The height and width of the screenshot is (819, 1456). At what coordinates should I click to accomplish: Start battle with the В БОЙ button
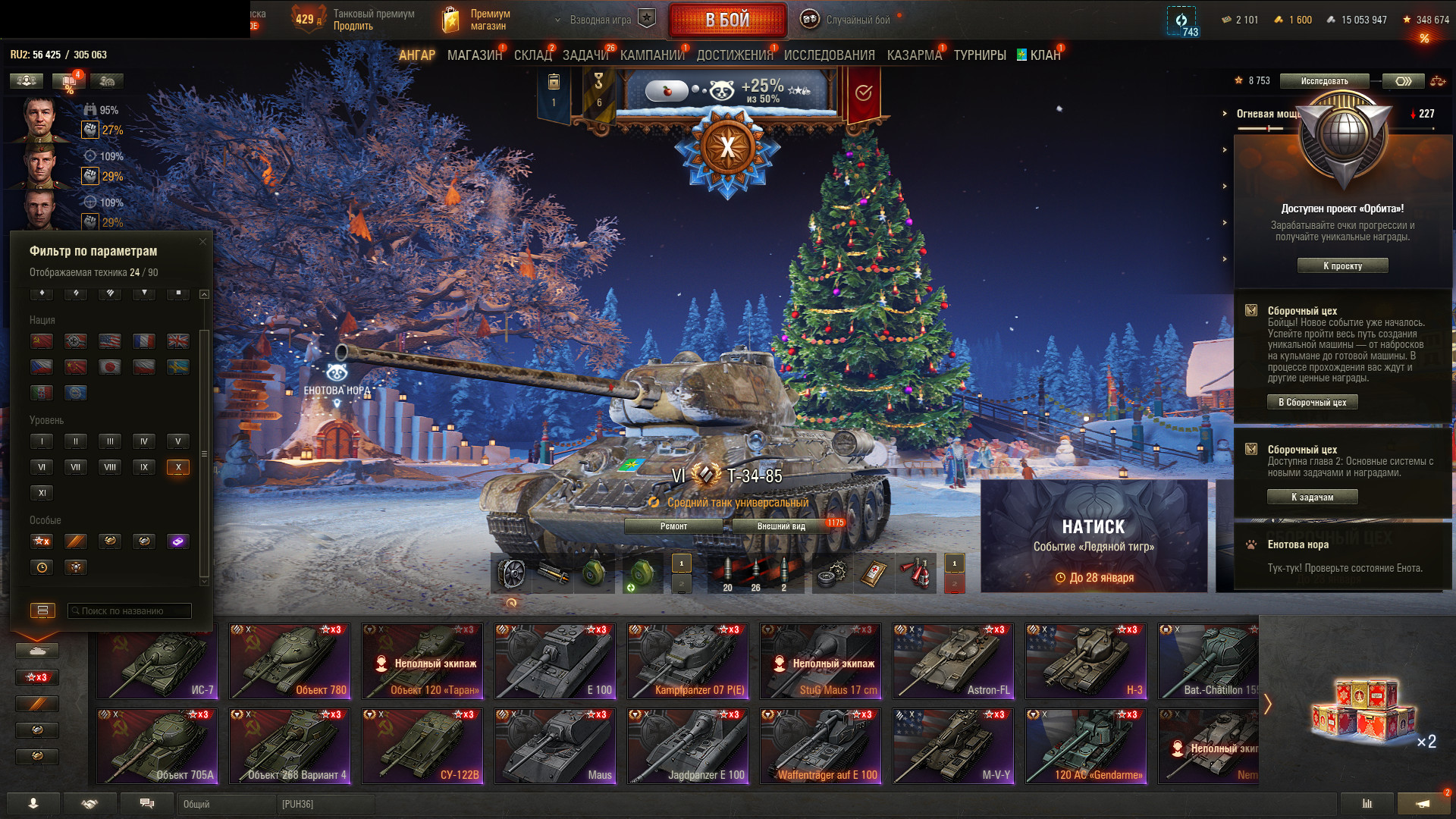coord(726,20)
